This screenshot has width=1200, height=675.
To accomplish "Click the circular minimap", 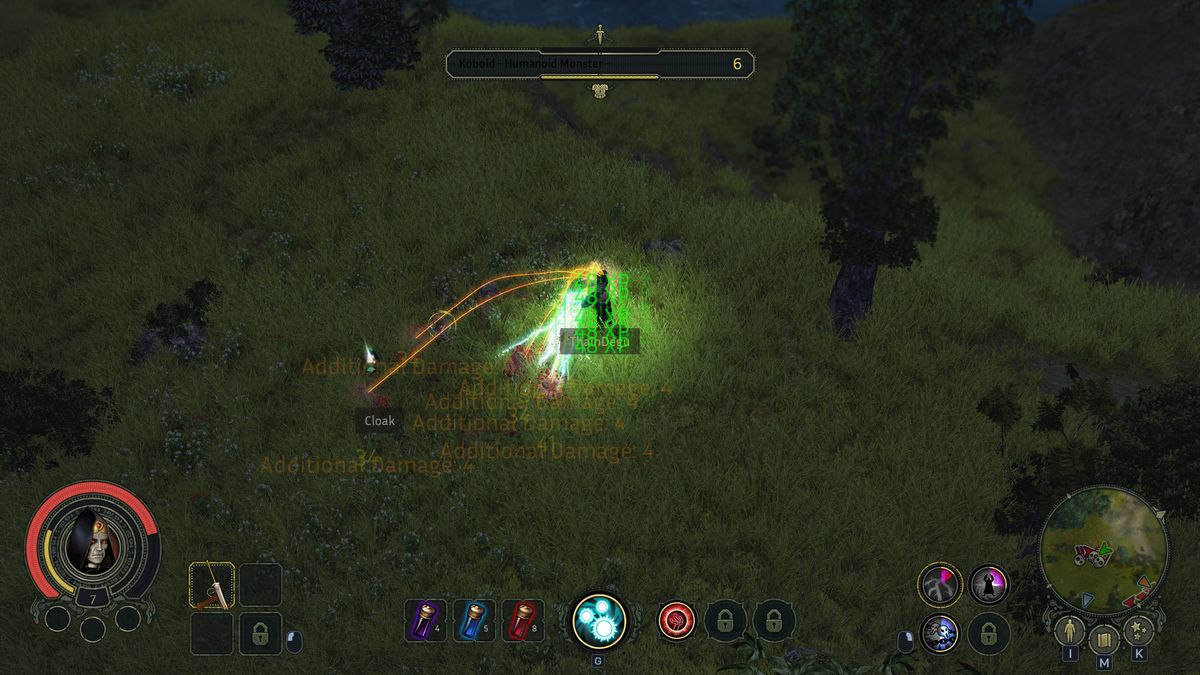I will click(x=1104, y=548).
